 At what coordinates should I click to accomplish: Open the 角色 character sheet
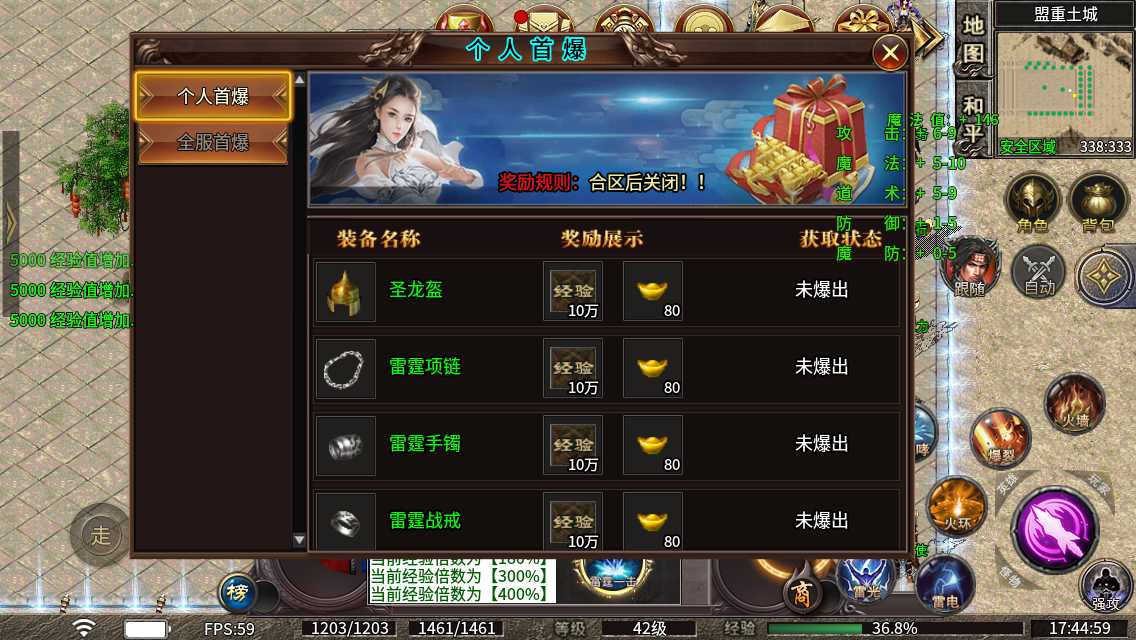point(1033,203)
